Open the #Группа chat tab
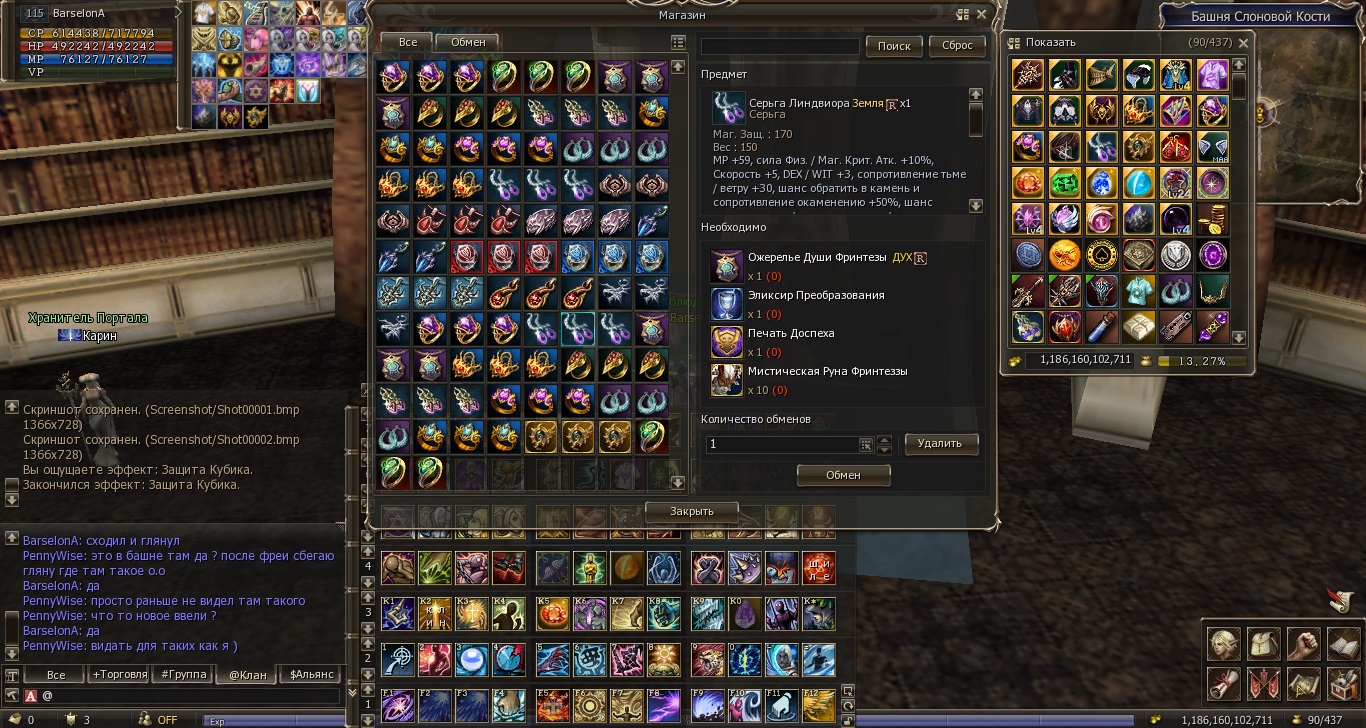This screenshot has height=728, width=1366. [184, 674]
